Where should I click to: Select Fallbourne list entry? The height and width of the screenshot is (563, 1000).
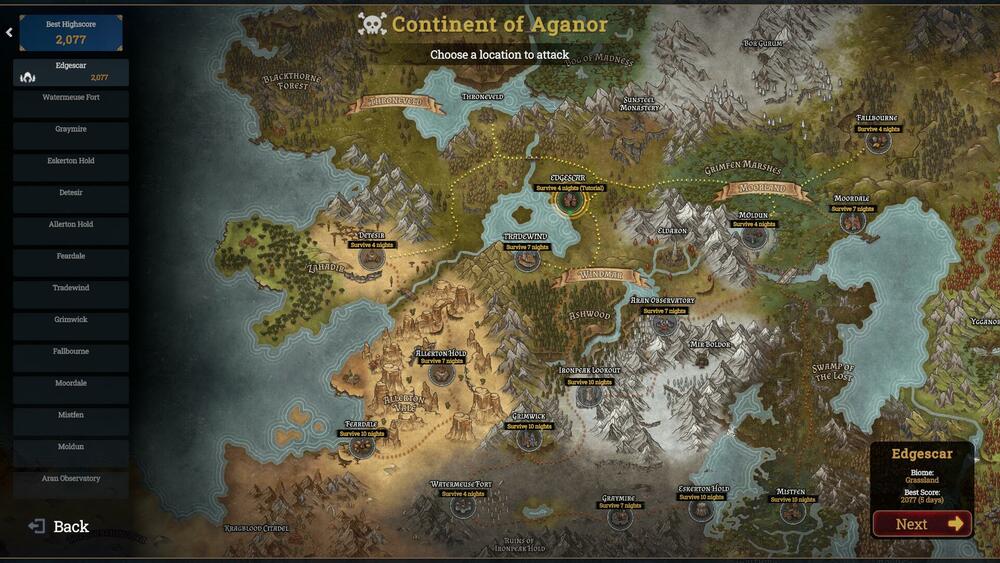point(71,352)
